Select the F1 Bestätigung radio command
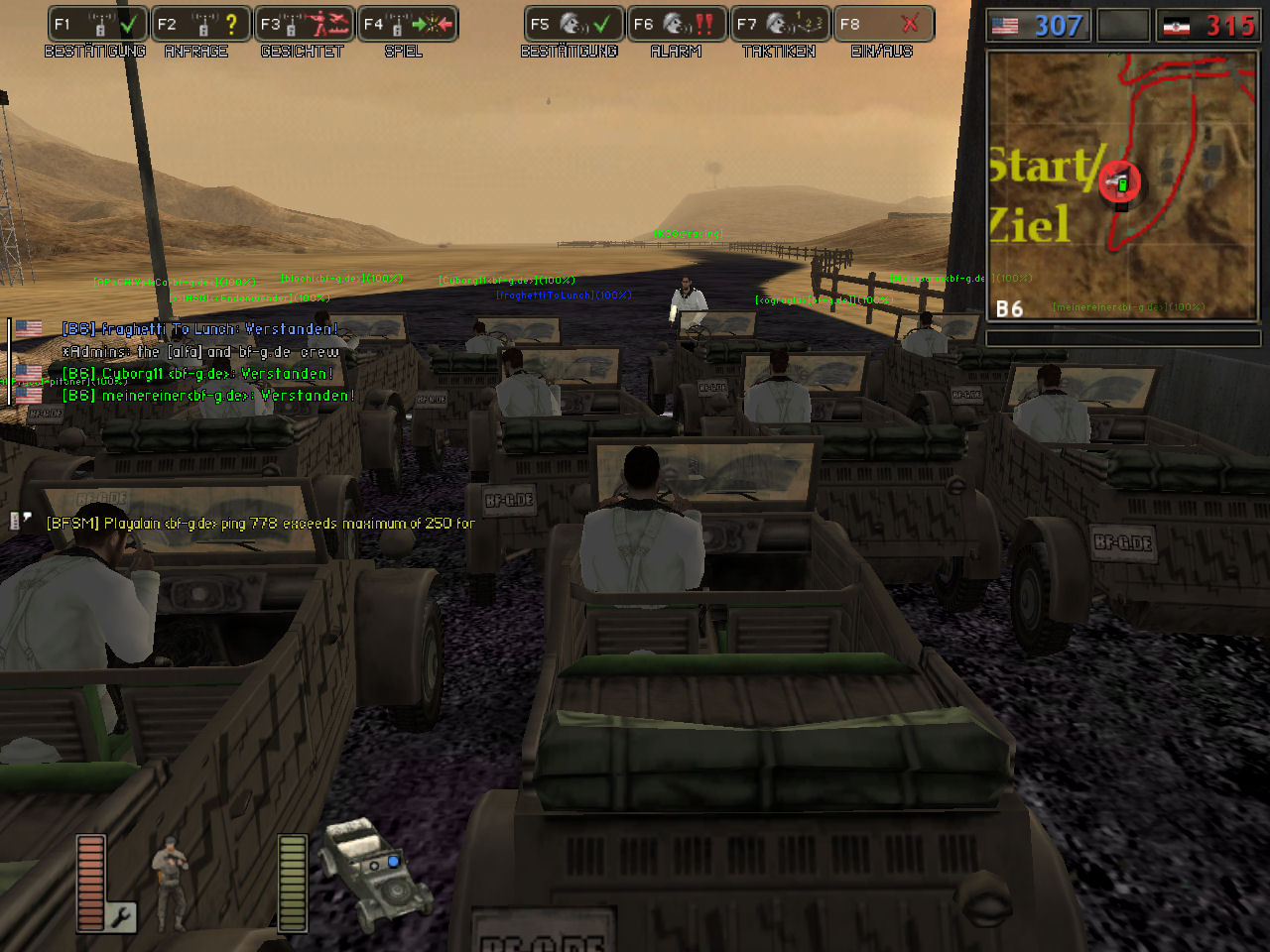The height and width of the screenshot is (952, 1270). point(98,24)
